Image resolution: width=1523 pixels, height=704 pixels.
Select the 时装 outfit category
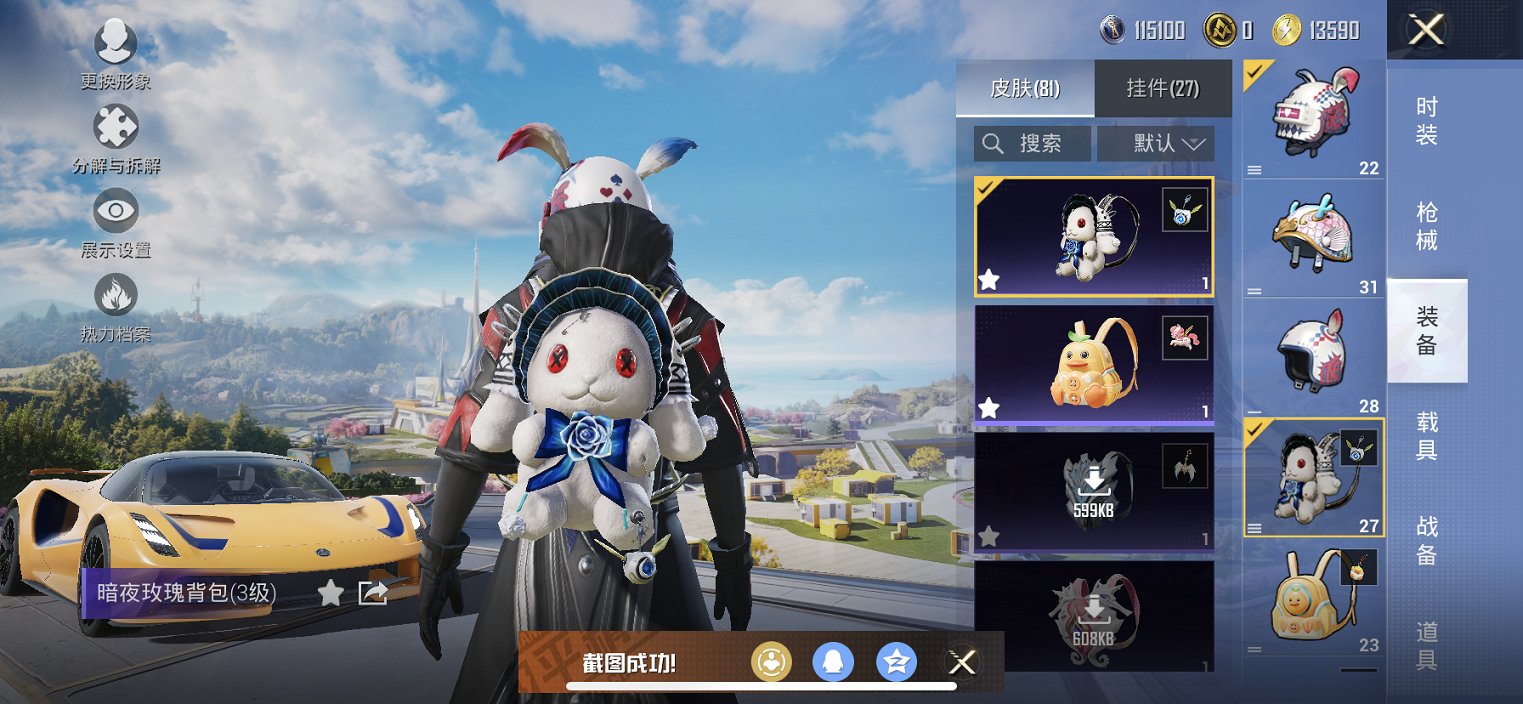click(1427, 120)
